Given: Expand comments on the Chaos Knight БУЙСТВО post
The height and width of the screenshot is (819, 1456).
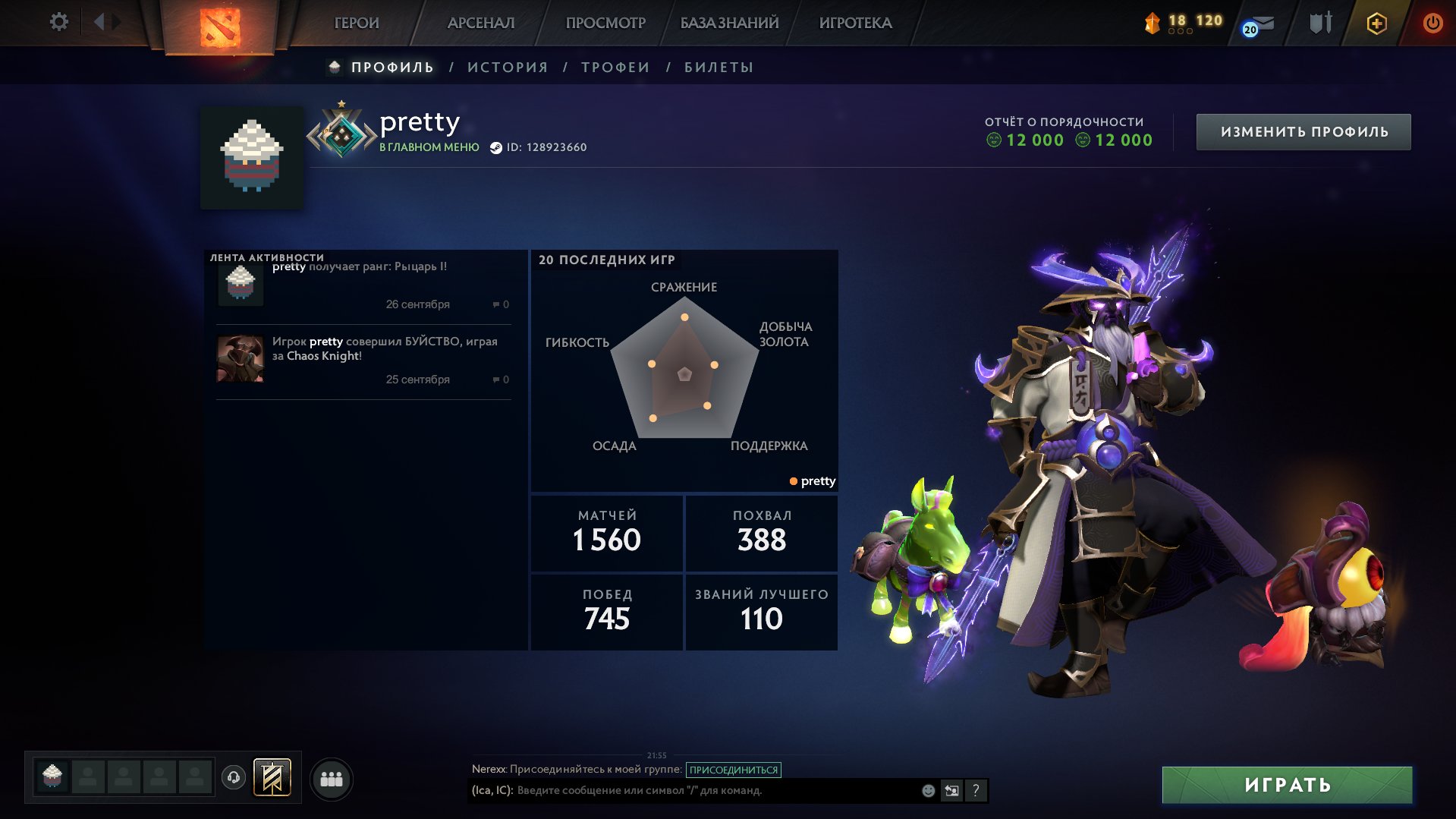Looking at the screenshot, I should click(500, 380).
